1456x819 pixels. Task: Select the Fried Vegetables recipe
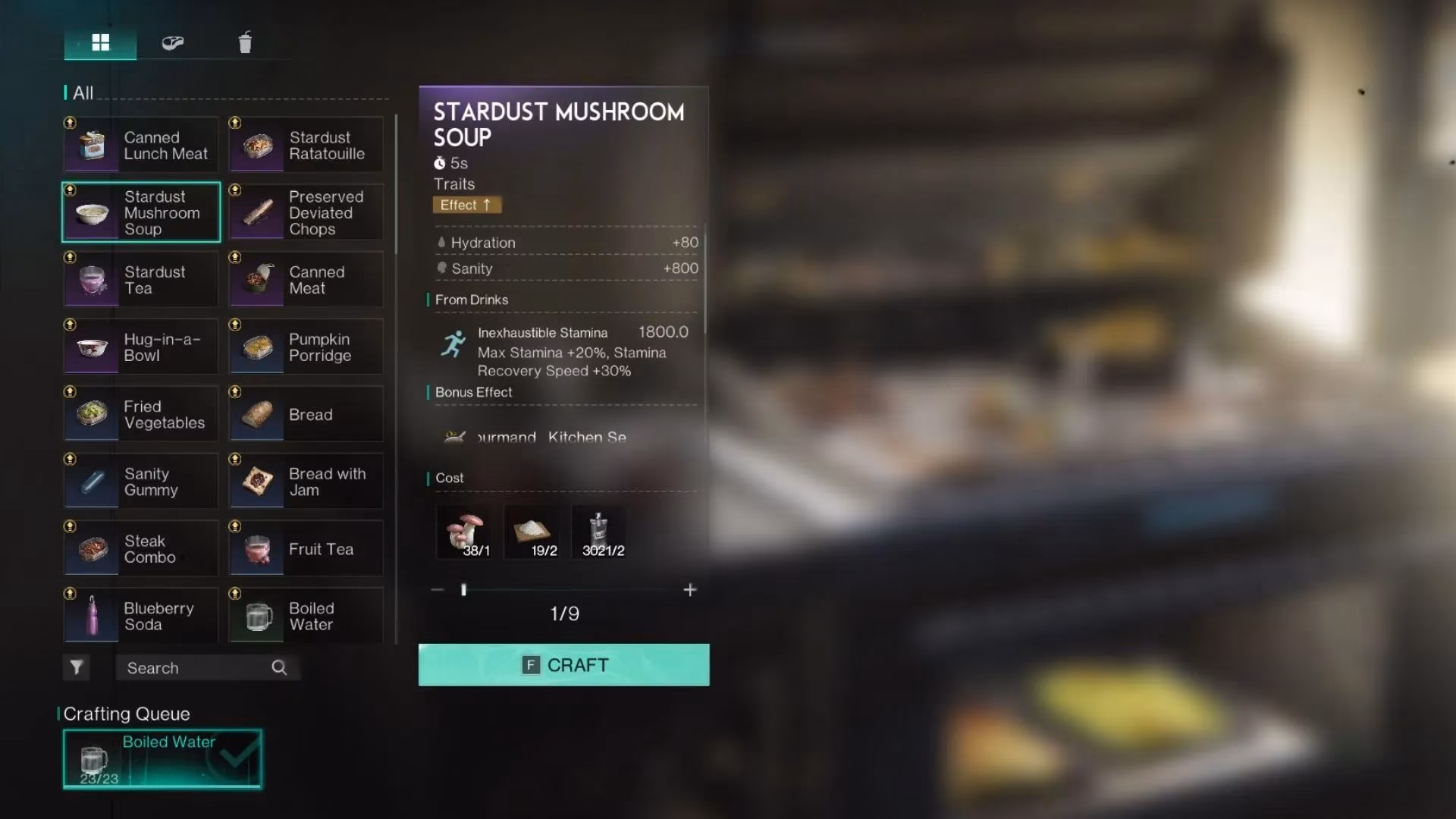click(141, 414)
